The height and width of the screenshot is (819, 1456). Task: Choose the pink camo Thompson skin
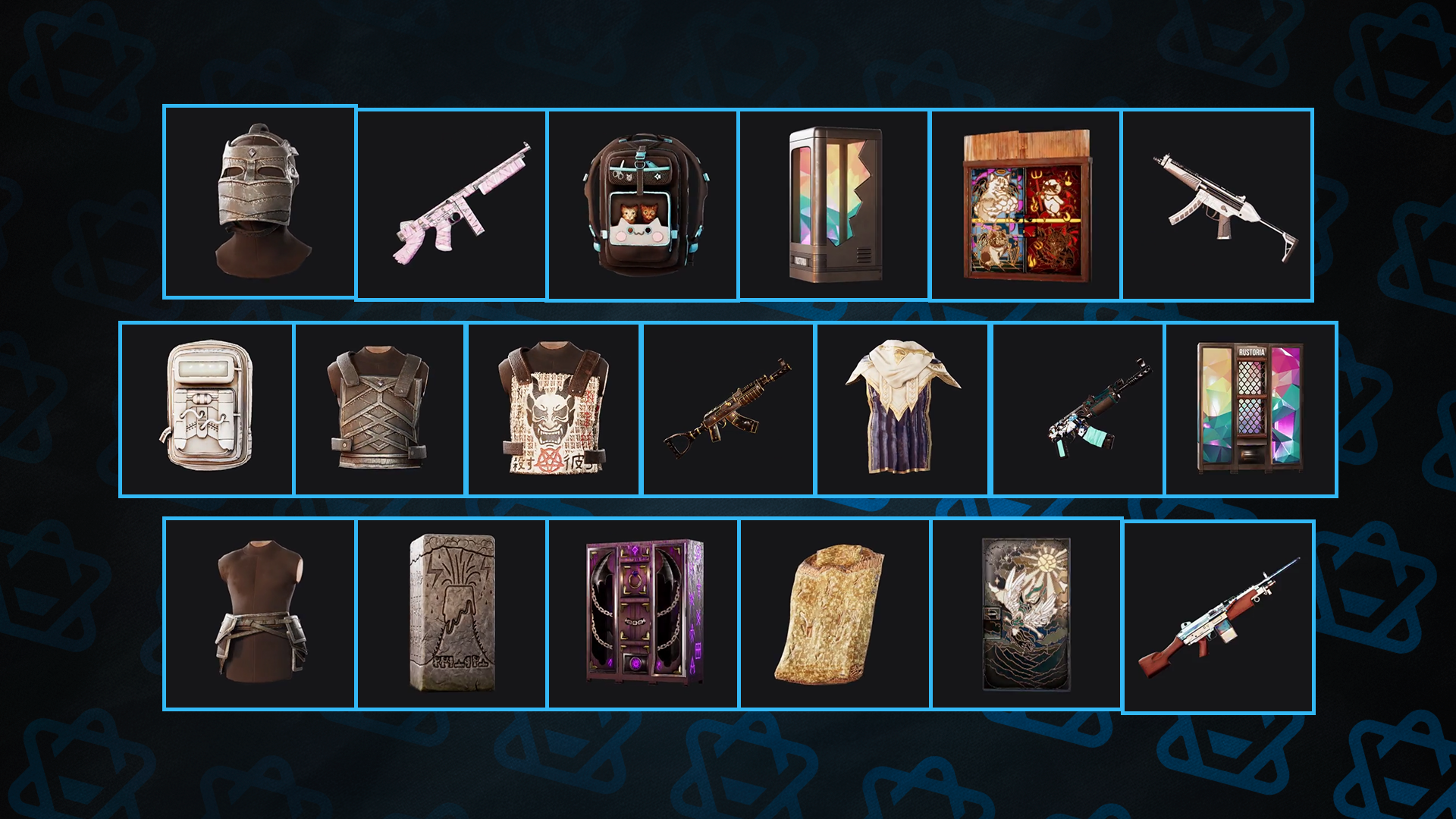coord(451,205)
